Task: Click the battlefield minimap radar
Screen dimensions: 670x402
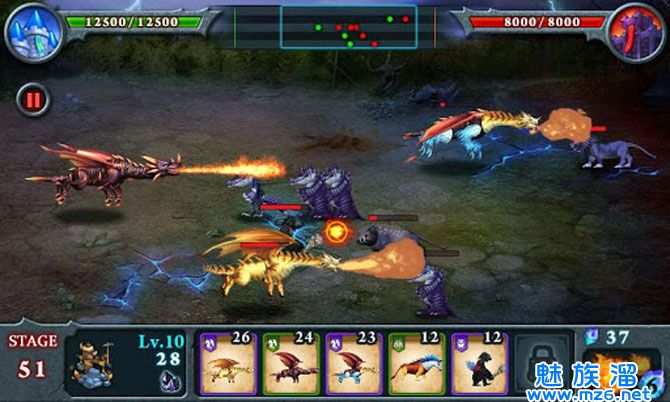Action: tap(350, 27)
